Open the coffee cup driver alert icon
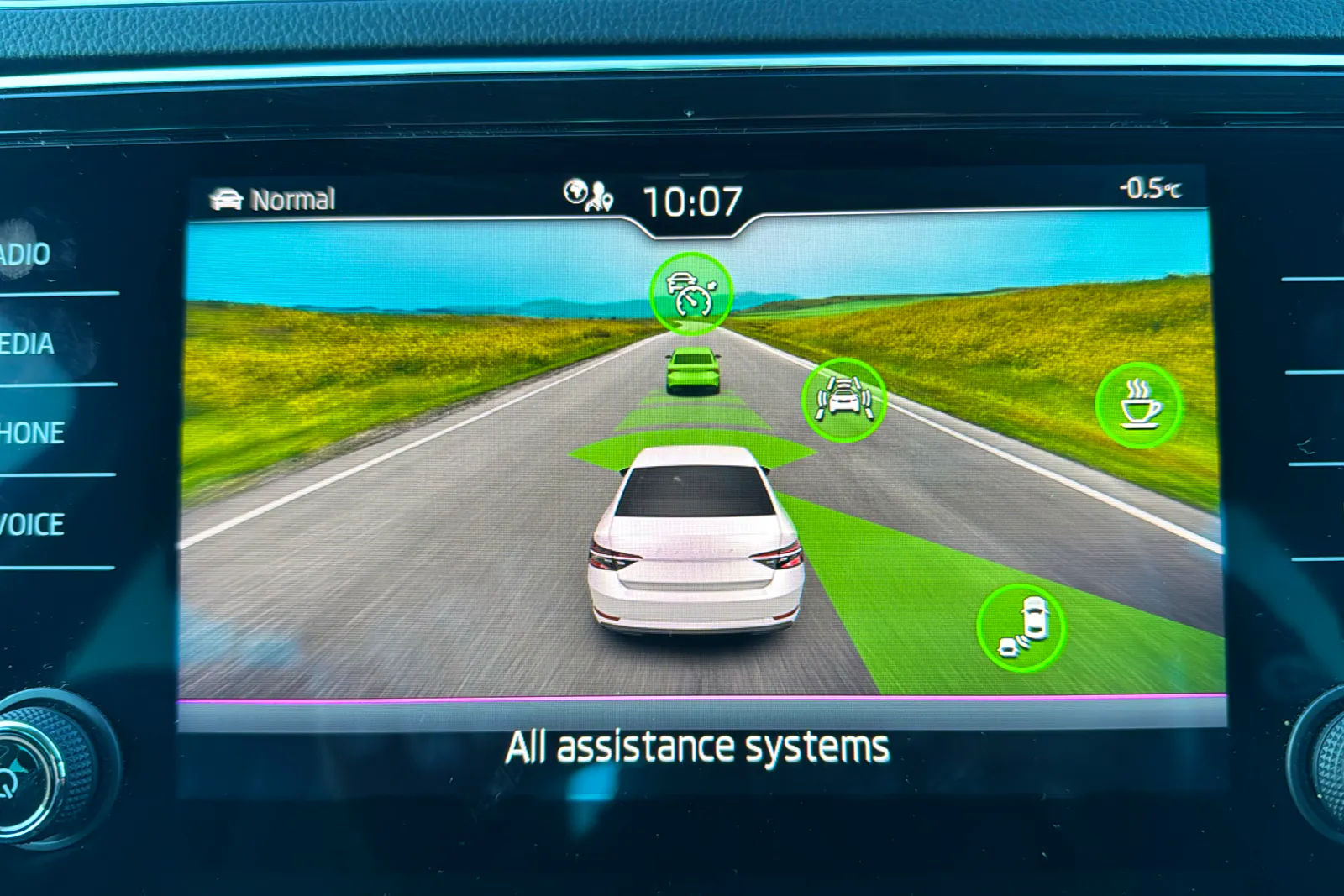The height and width of the screenshot is (896, 1344). click(x=1139, y=405)
